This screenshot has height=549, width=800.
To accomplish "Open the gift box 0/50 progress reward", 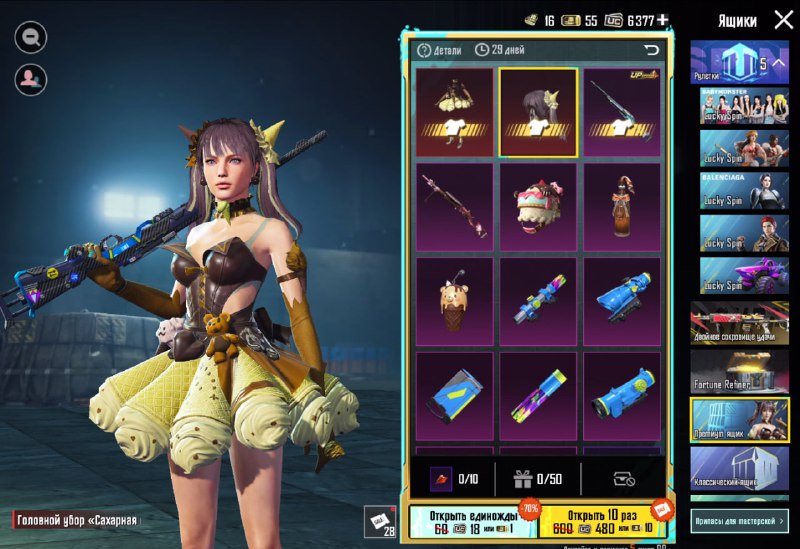I will coord(539,479).
